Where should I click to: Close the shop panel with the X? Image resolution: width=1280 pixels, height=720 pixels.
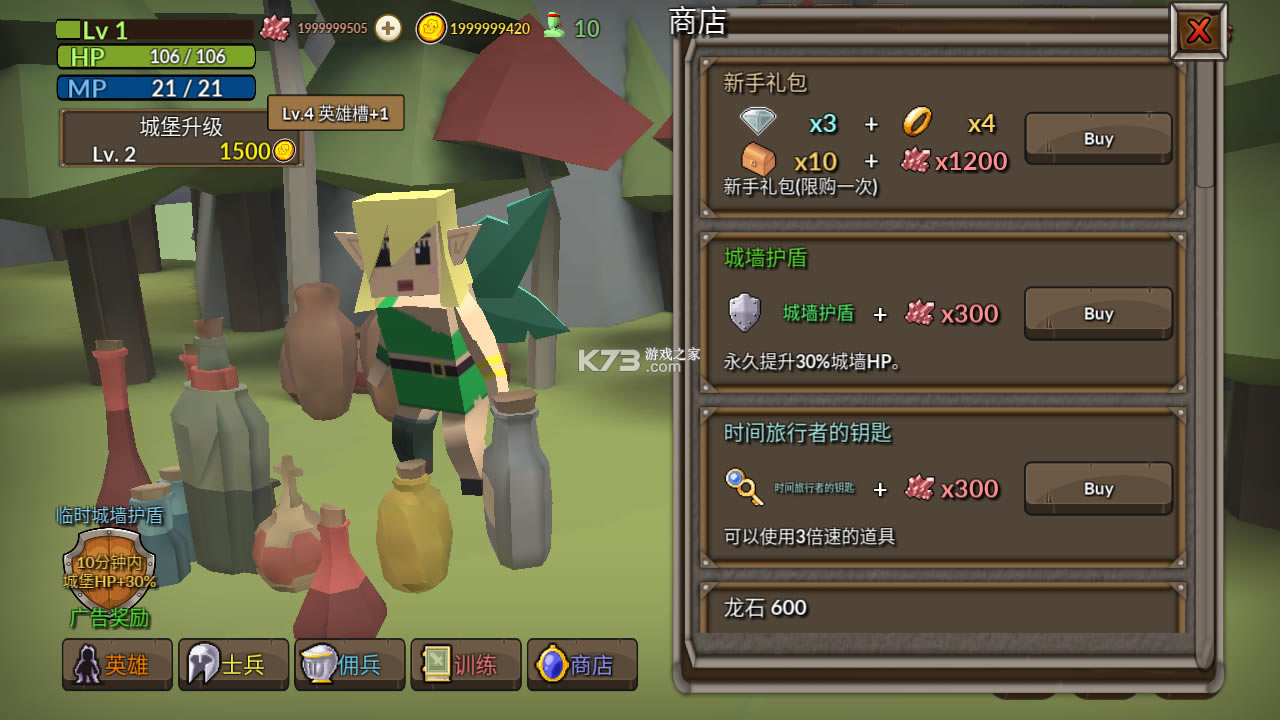[1198, 32]
